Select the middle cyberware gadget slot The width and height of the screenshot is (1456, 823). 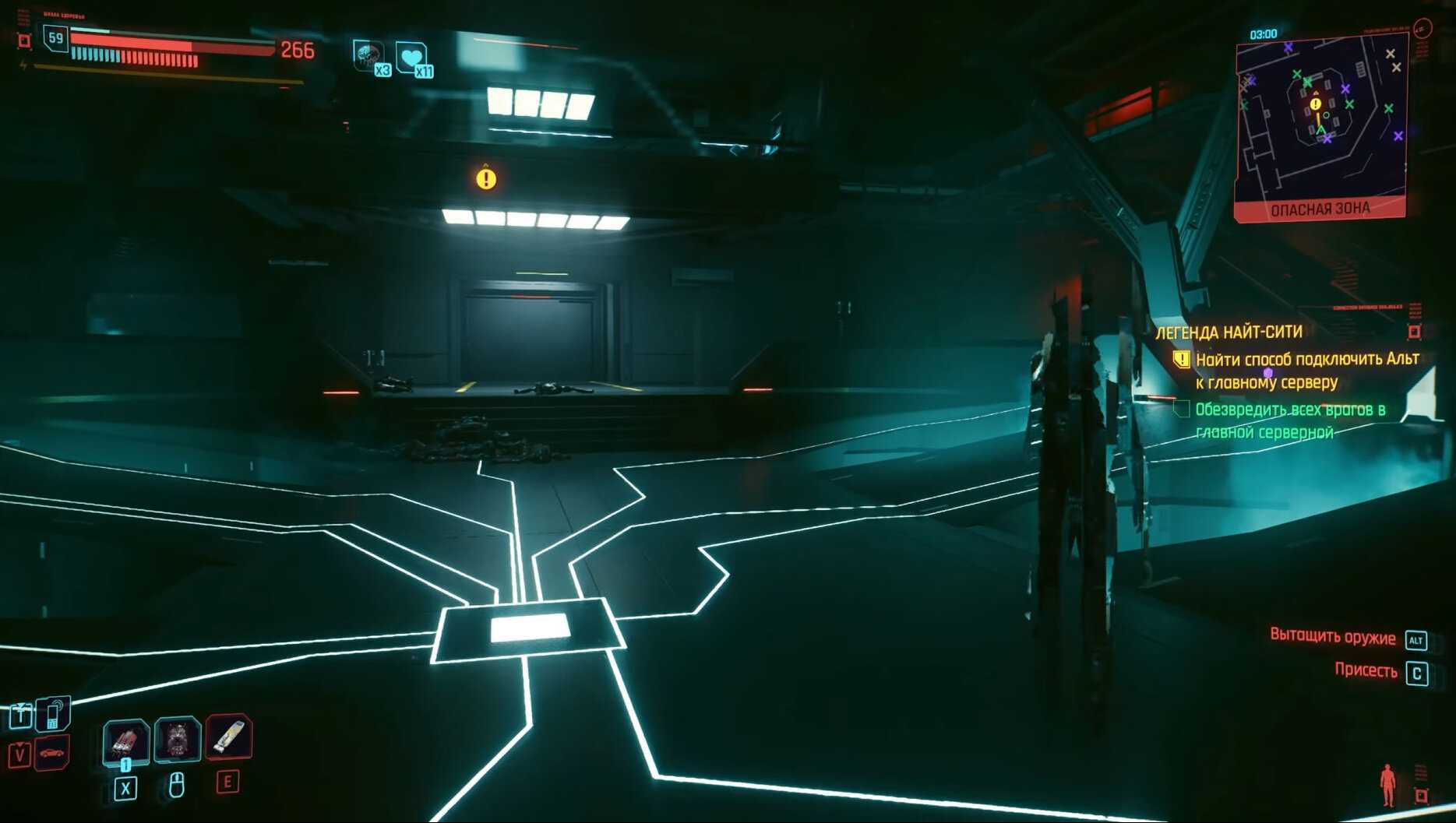(178, 738)
